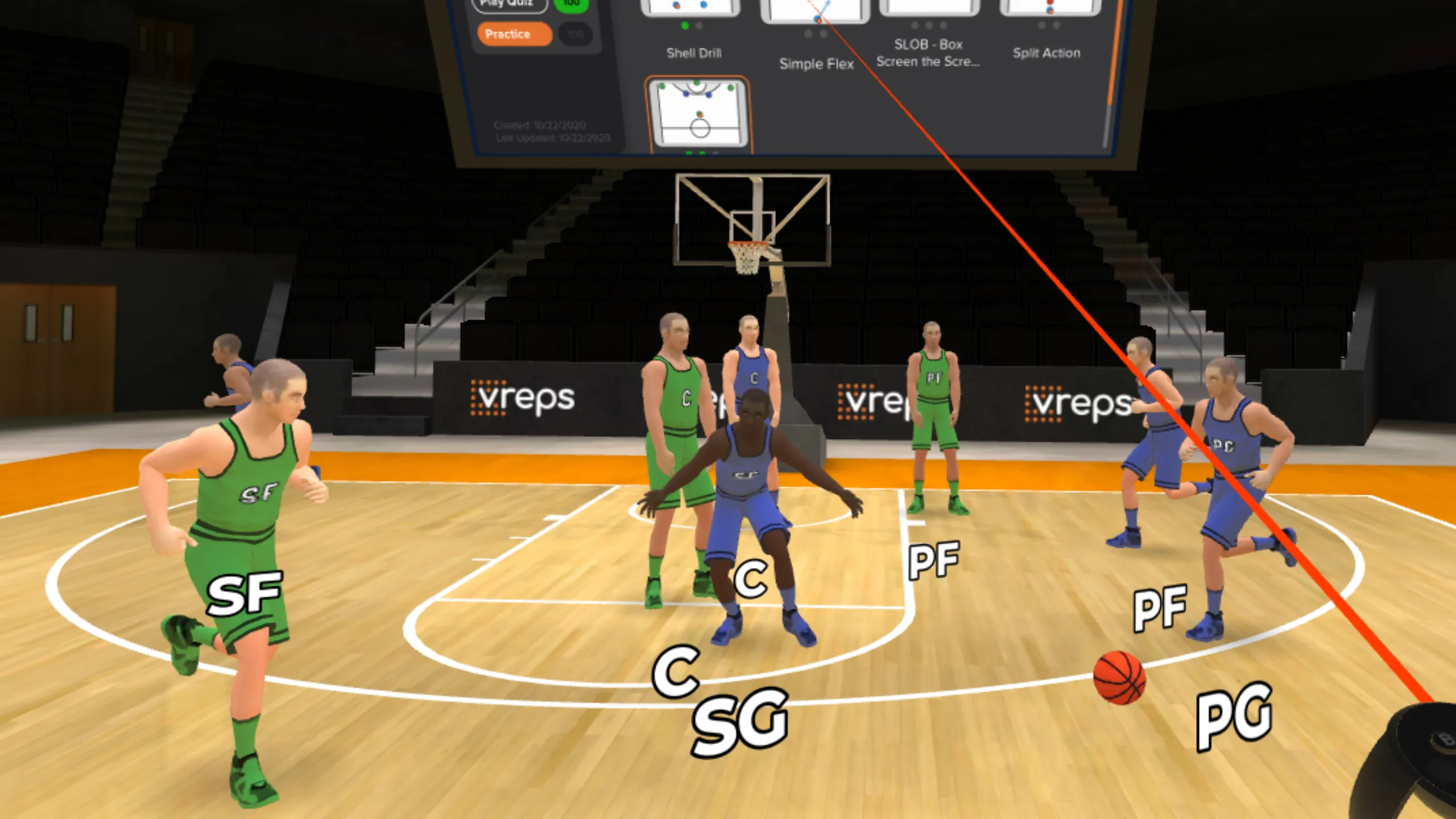
Task: Start the Practice mode
Action: (514, 34)
